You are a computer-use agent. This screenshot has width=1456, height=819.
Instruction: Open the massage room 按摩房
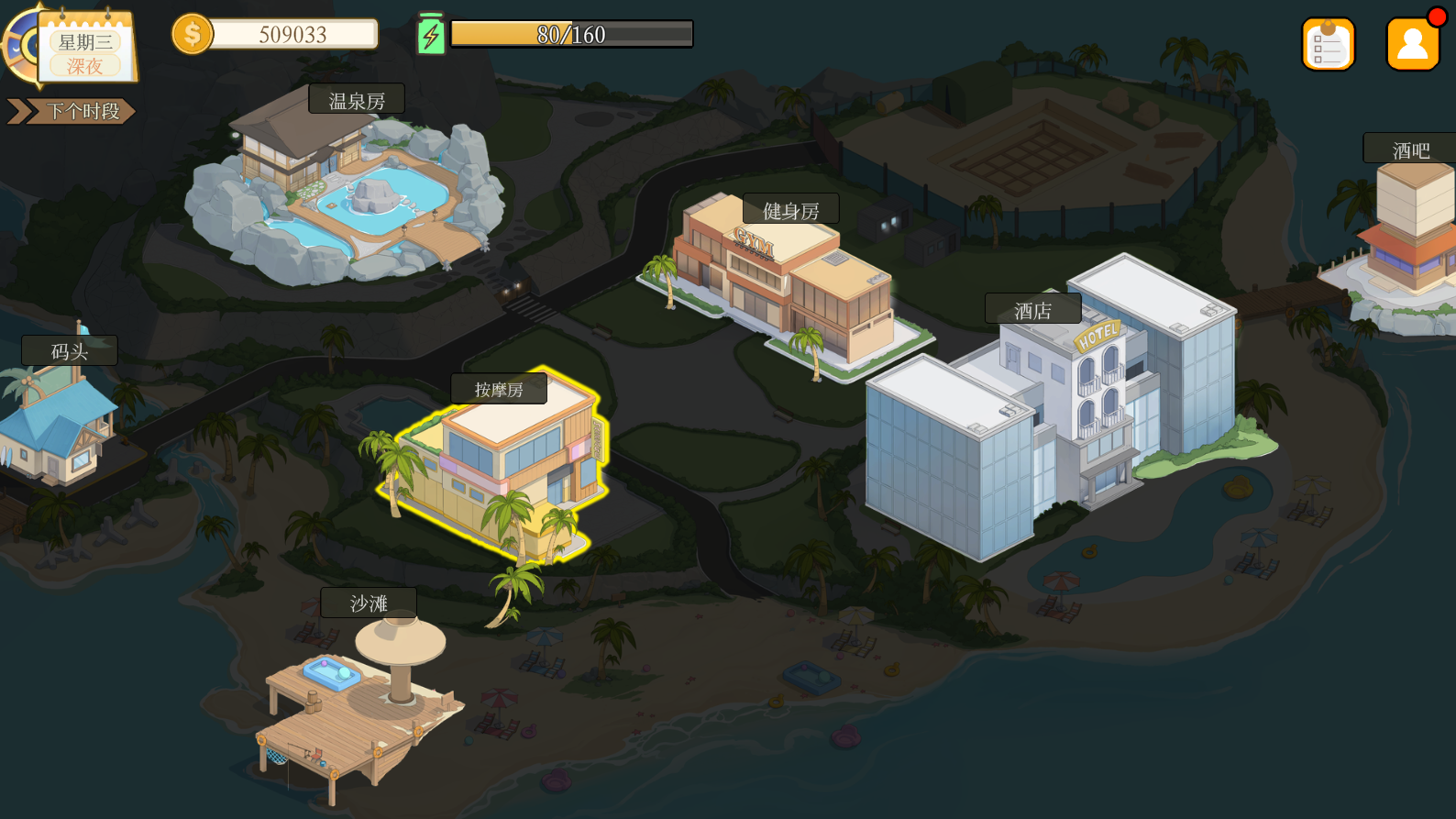(x=499, y=390)
